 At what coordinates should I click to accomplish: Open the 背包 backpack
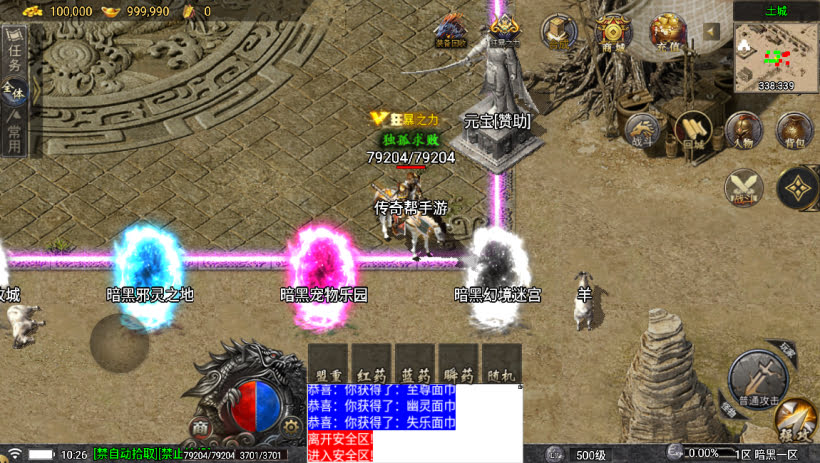coord(794,130)
